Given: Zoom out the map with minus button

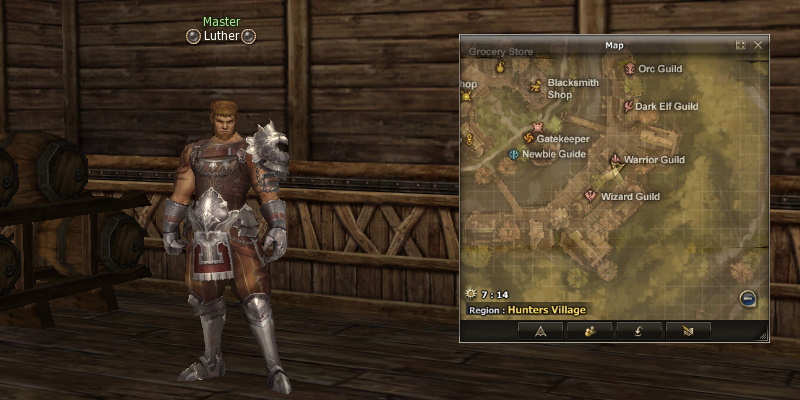Looking at the screenshot, I should [x=747, y=298].
